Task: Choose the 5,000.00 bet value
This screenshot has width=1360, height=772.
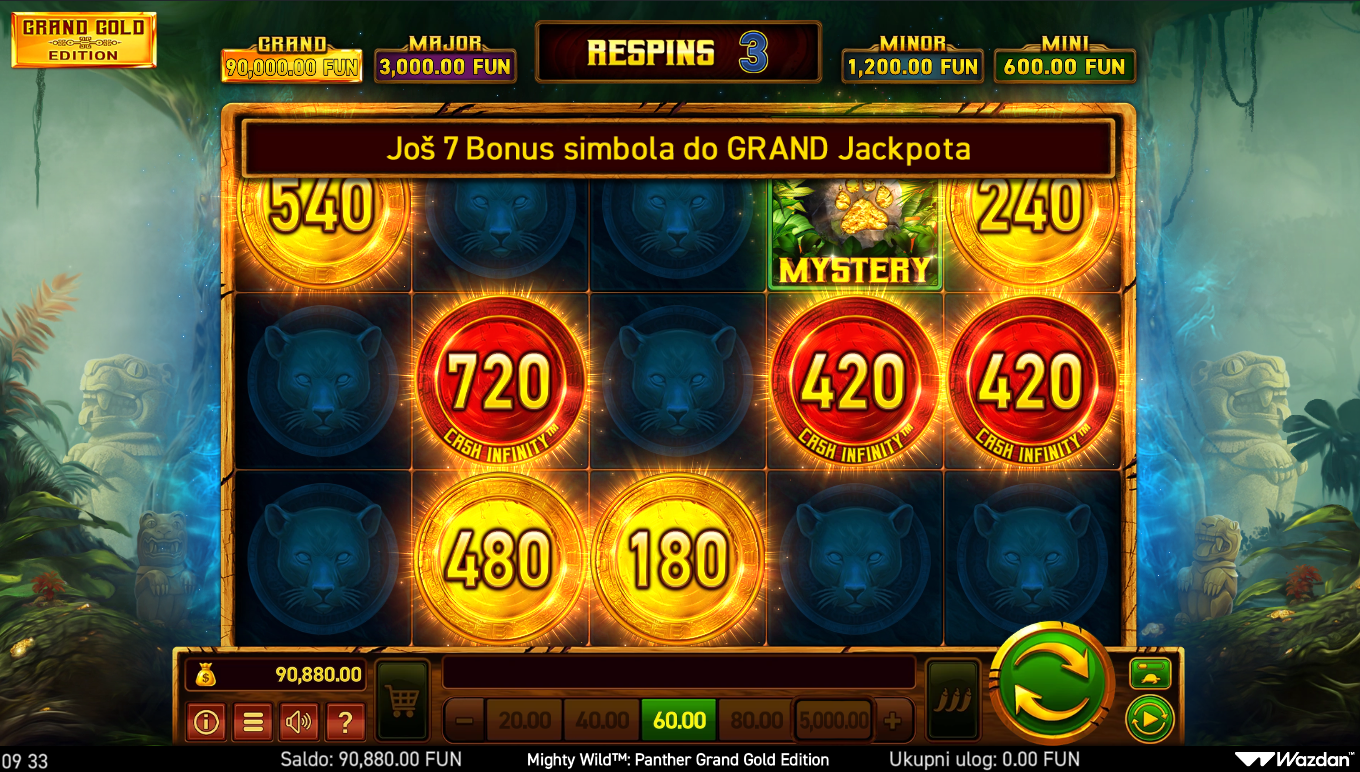Action: (x=834, y=720)
